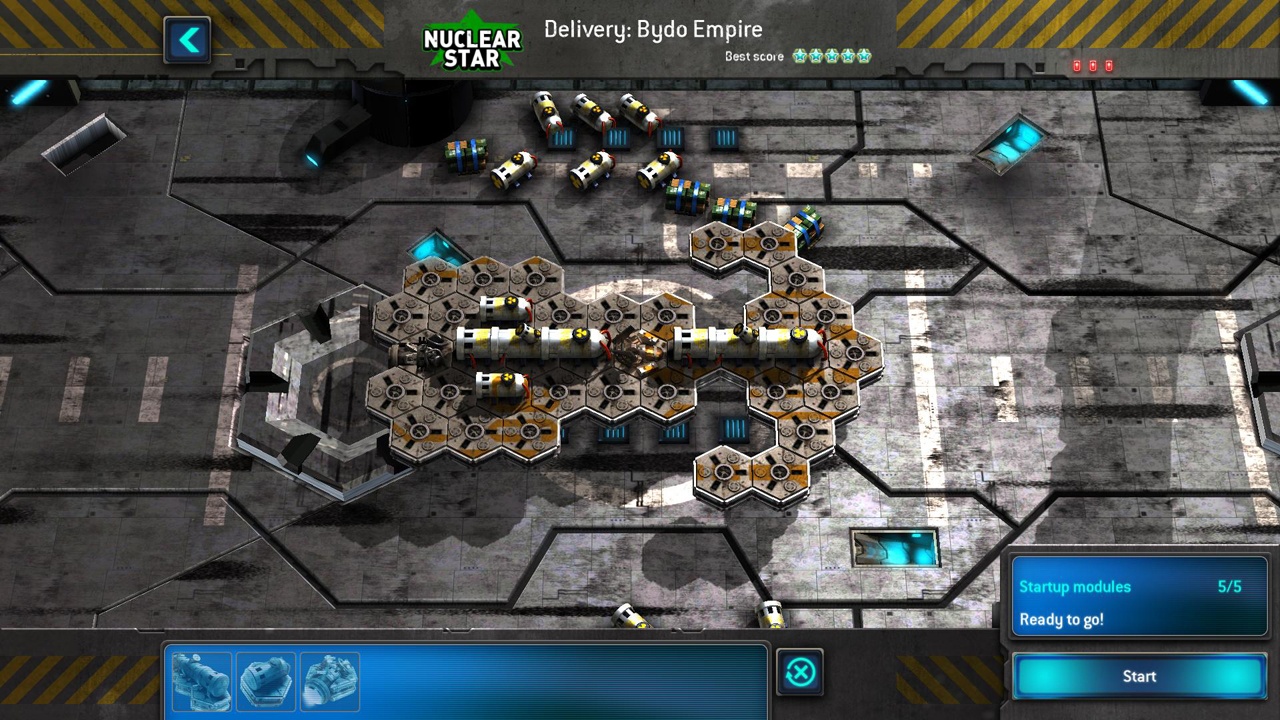
Task: Choose the short barrel container module
Action: pyautogui.click(x=266, y=681)
